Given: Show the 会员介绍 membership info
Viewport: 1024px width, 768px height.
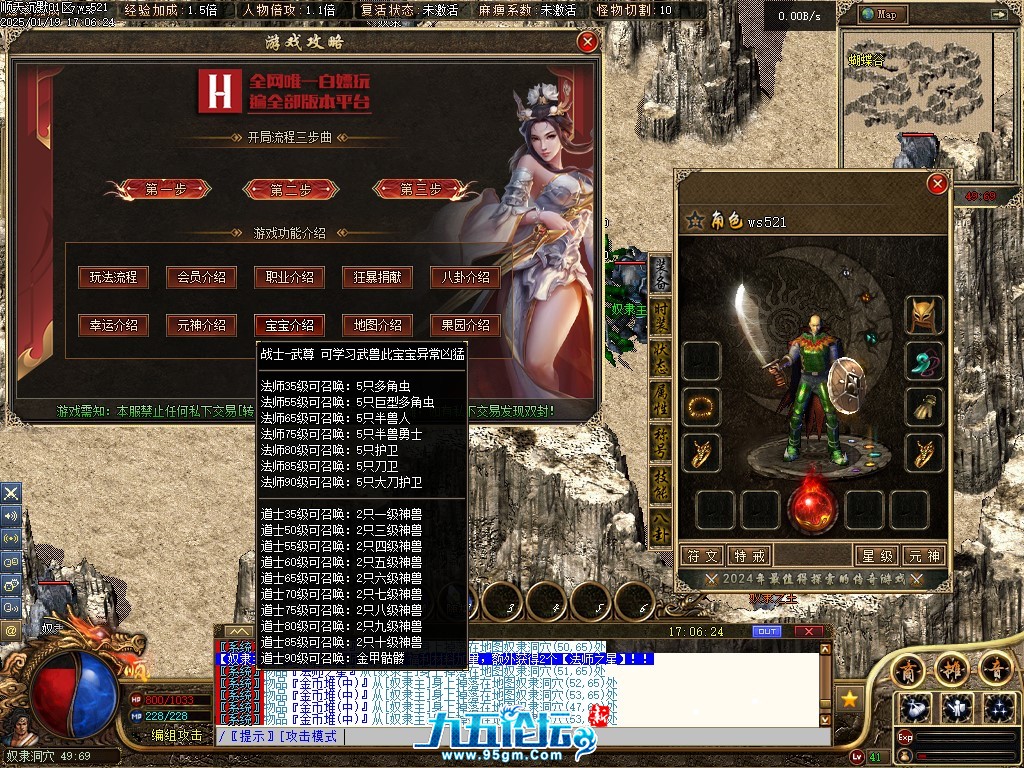Looking at the screenshot, I should click(201, 277).
